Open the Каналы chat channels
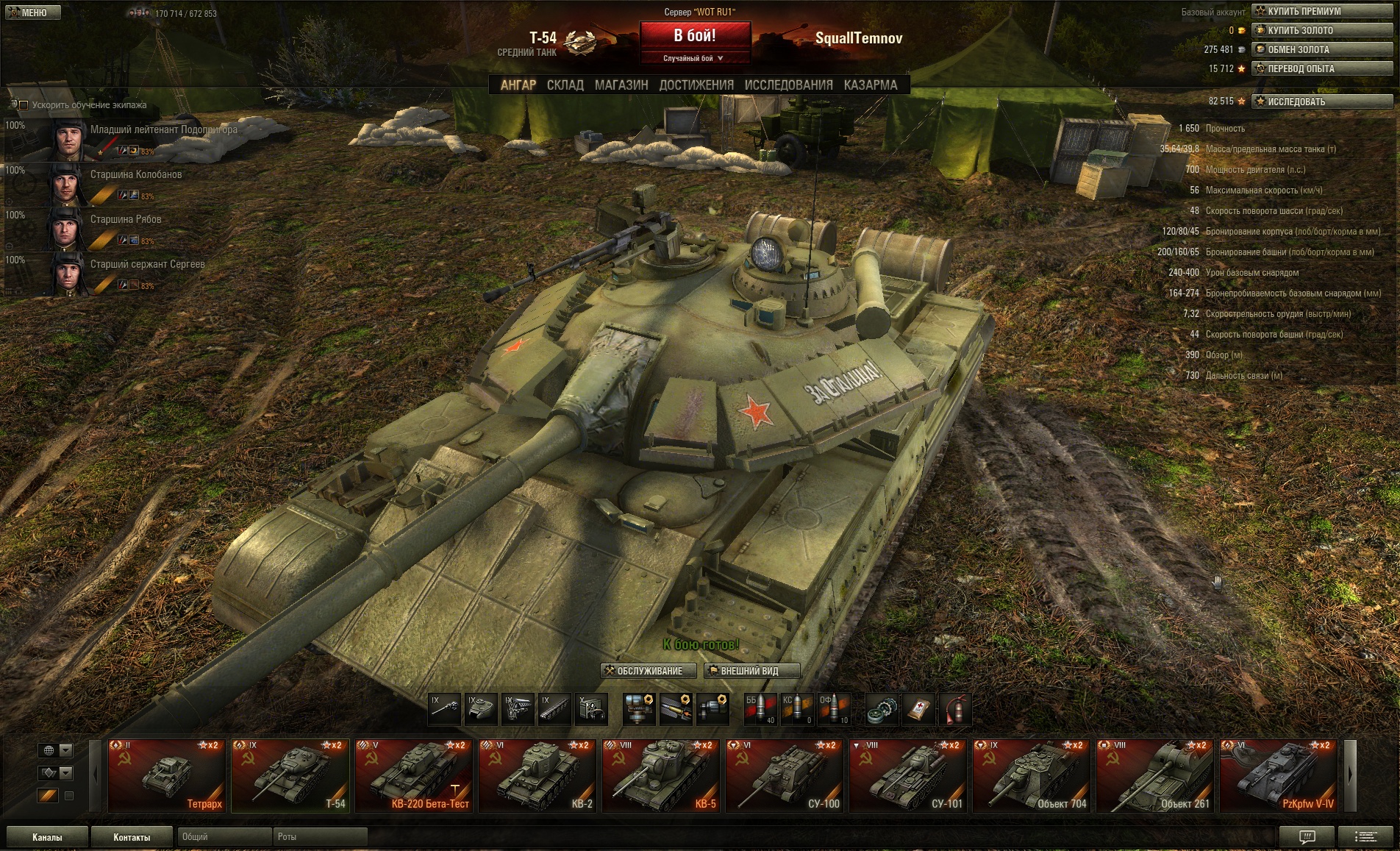 click(47, 837)
